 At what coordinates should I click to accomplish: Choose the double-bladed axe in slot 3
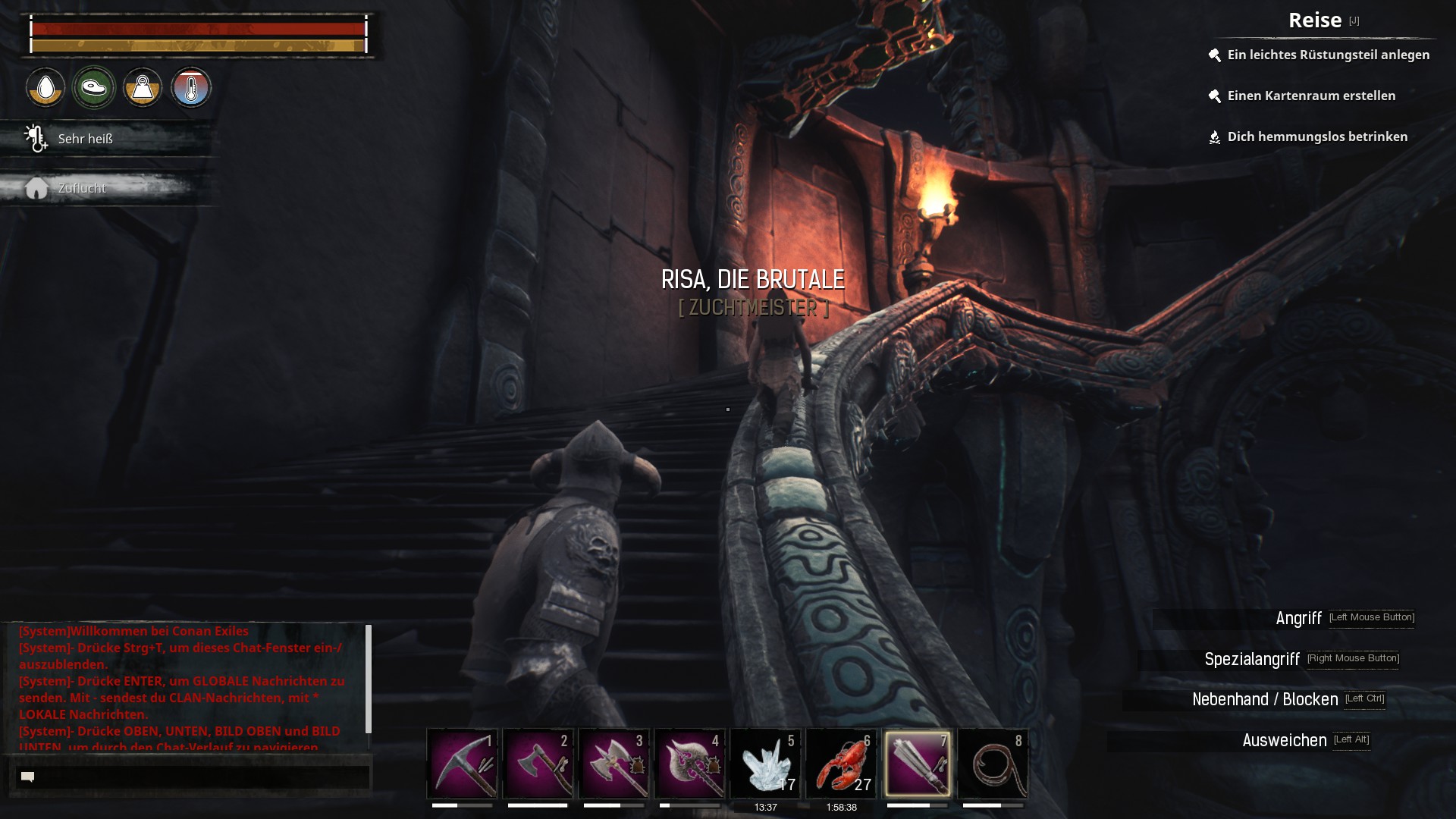[x=613, y=764]
